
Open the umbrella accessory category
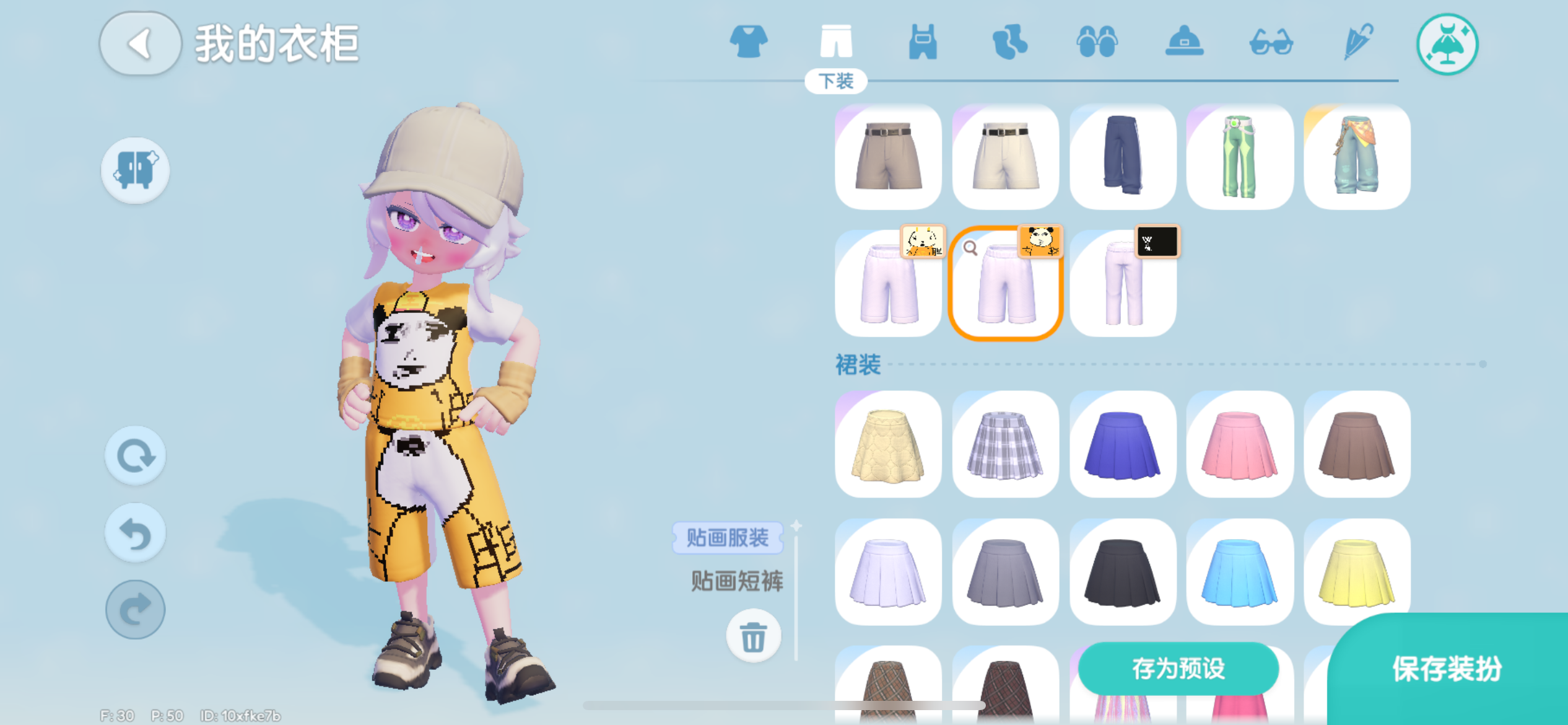(x=1357, y=42)
